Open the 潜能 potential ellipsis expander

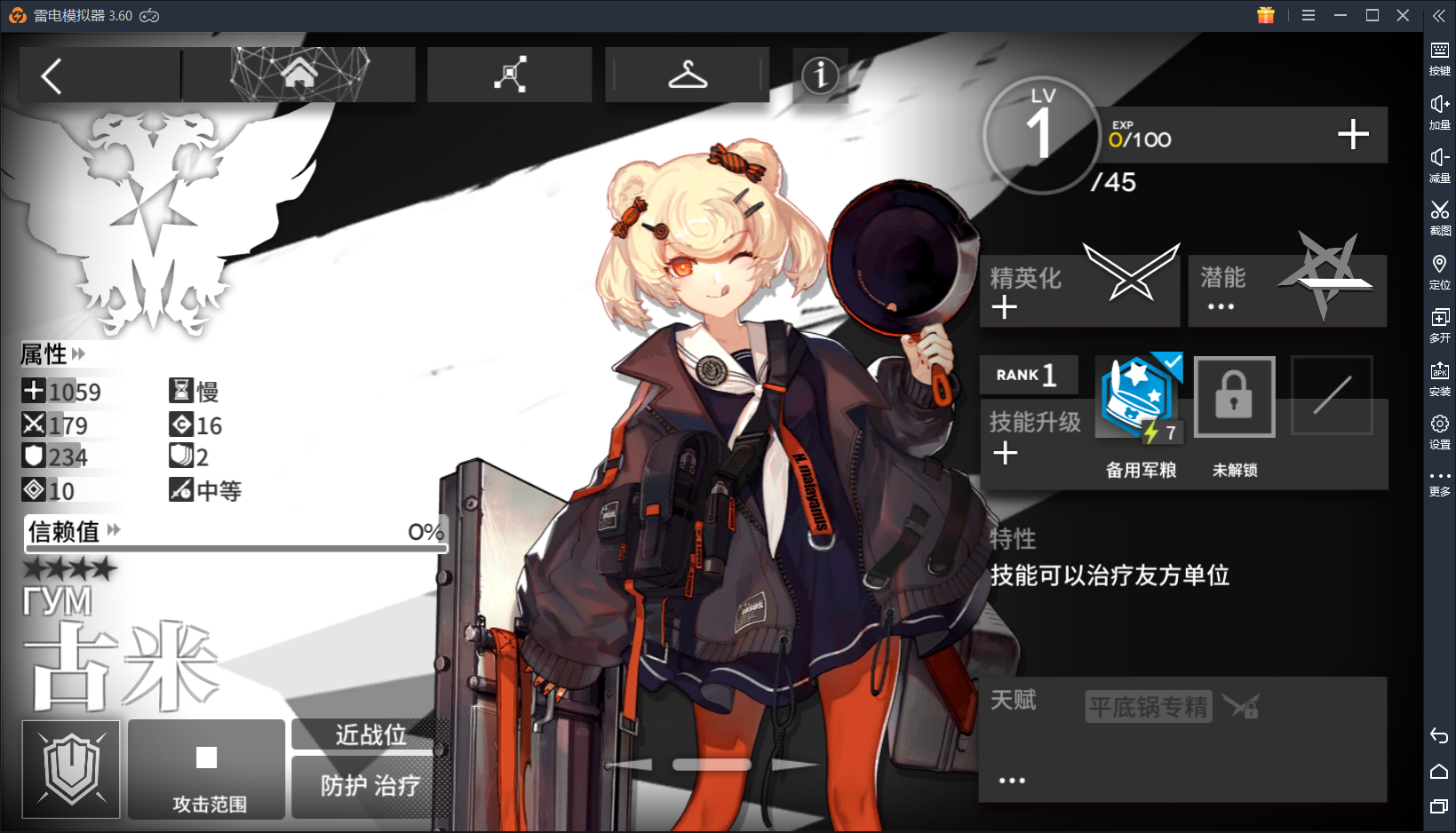(1221, 306)
